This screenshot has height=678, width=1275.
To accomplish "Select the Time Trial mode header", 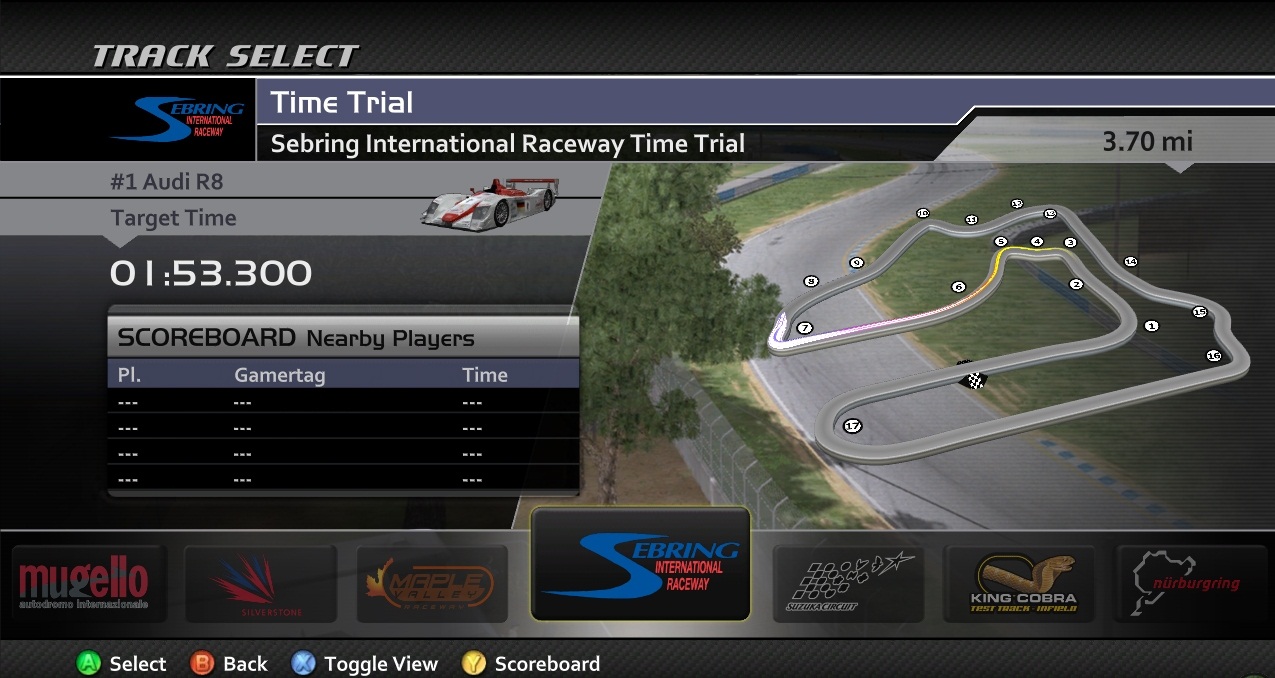I will pos(342,103).
